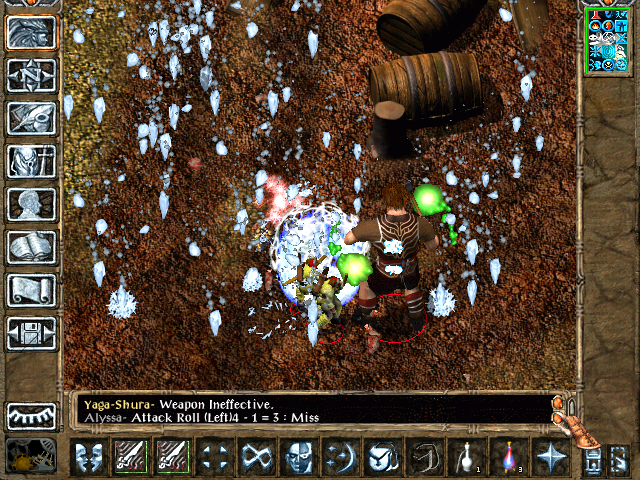Open the priest scroll
Screen dimensions: 640x480
[x=32, y=290]
